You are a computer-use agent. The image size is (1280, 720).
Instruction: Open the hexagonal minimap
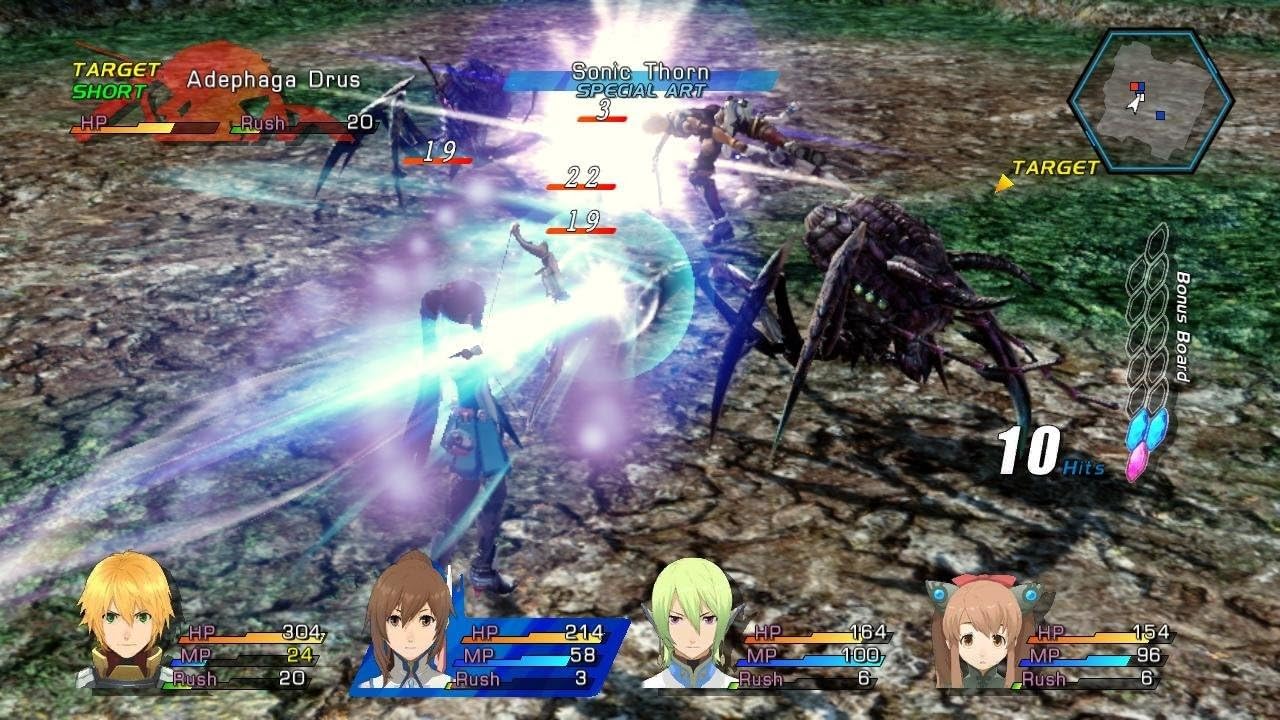click(1149, 100)
